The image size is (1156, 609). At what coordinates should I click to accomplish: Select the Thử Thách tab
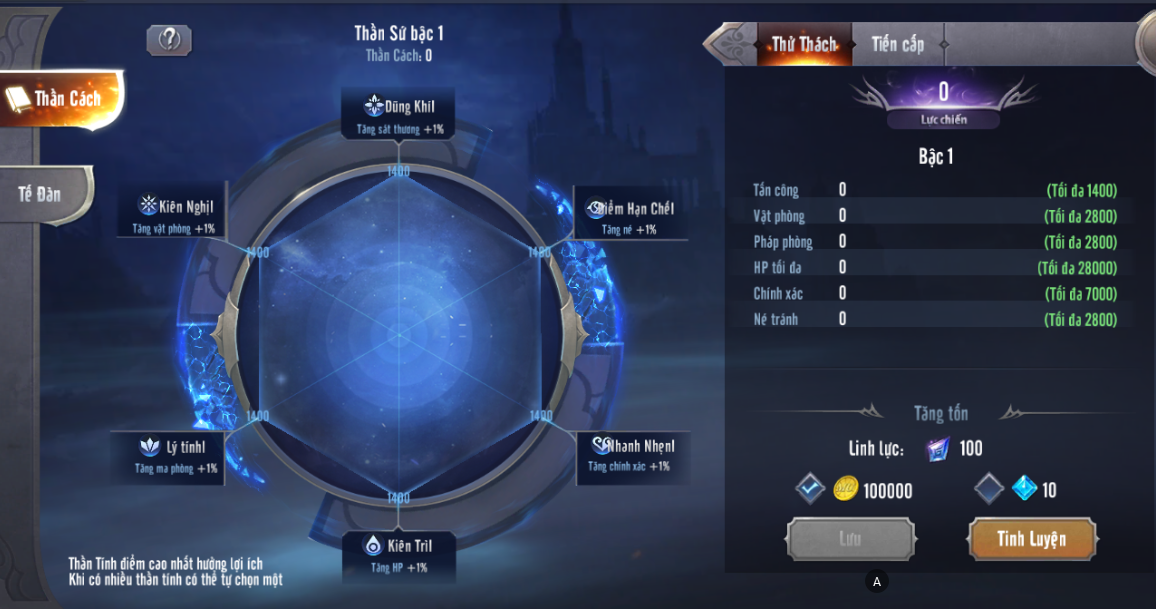click(803, 44)
